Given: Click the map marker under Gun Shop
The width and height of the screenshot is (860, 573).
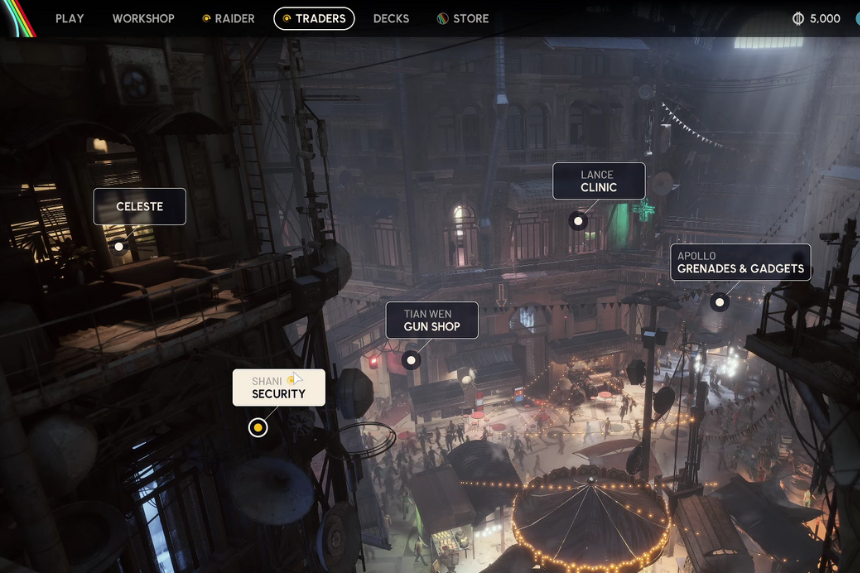Looking at the screenshot, I should click(410, 359).
